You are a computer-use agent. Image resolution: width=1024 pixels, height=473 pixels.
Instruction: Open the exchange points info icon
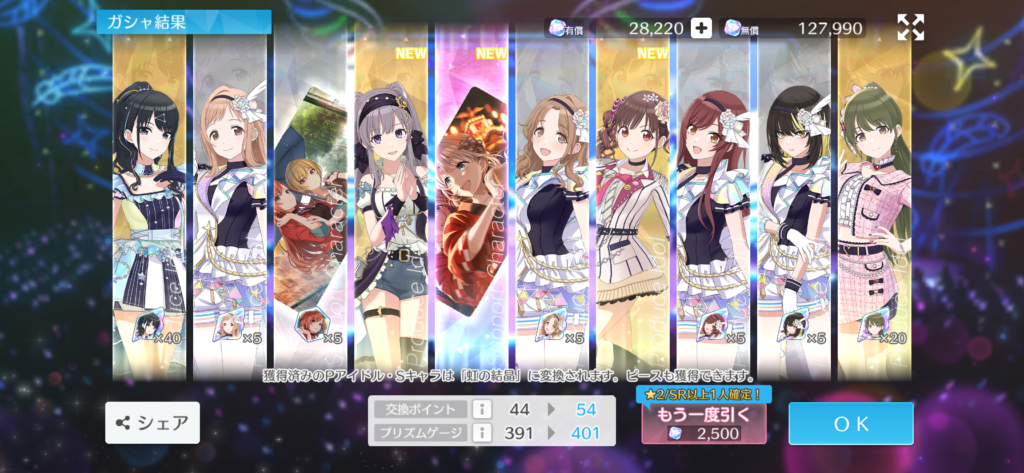[x=480, y=409]
